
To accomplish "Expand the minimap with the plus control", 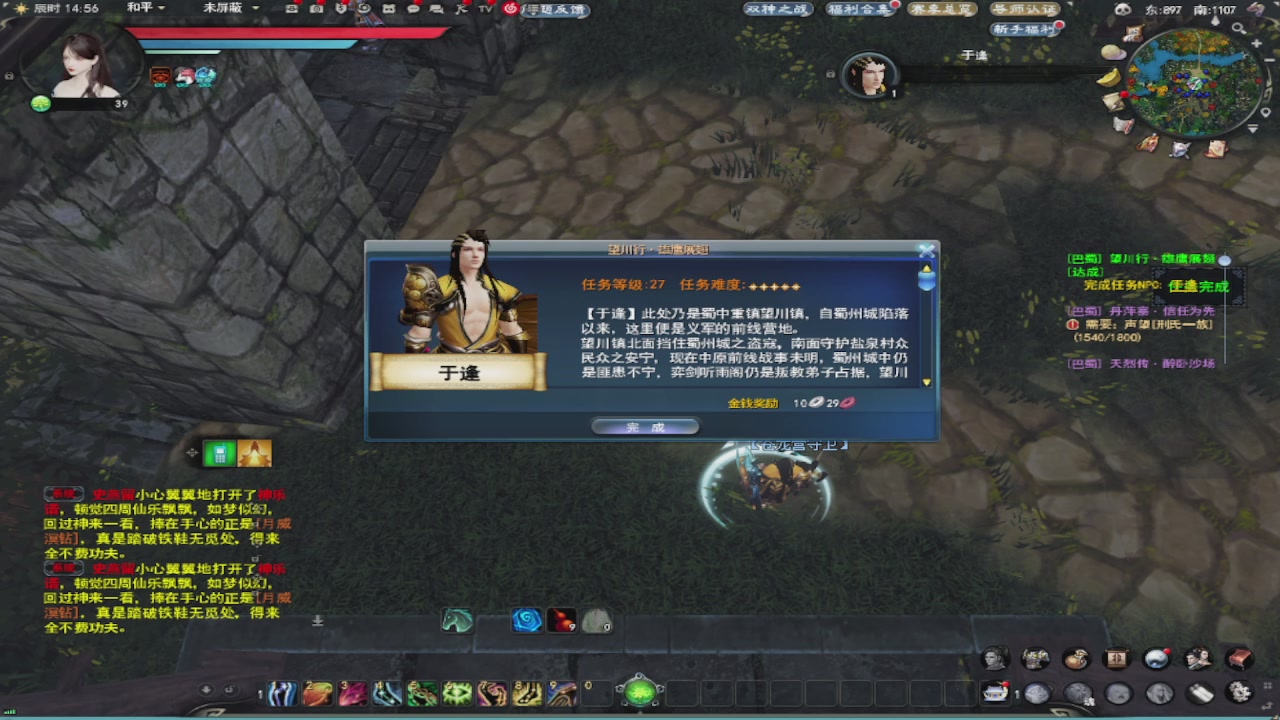I will pos(1257,44).
